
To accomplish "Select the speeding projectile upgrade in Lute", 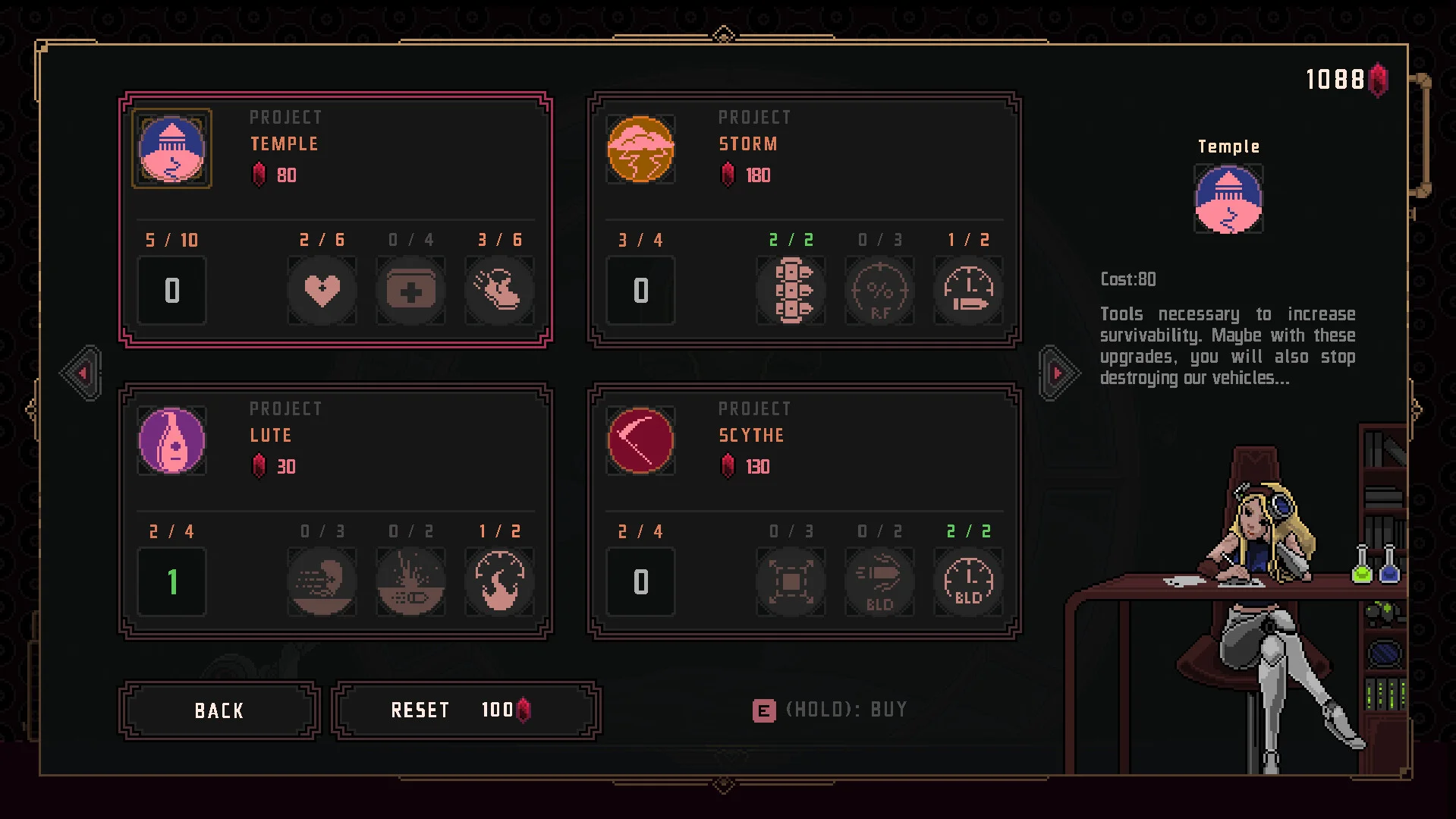I will click(322, 581).
